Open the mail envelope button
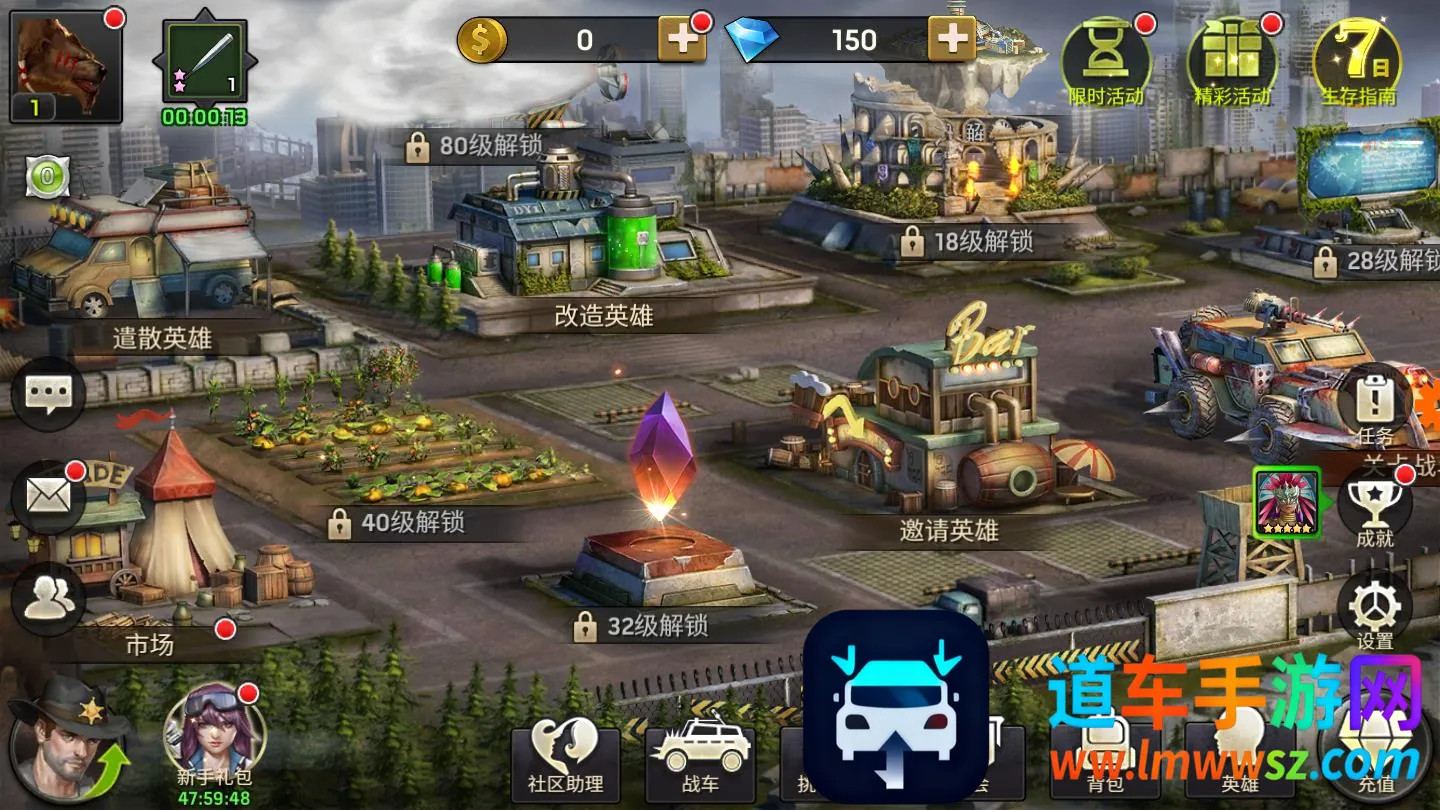This screenshot has width=1440, height=810. (x=47, y=496)
